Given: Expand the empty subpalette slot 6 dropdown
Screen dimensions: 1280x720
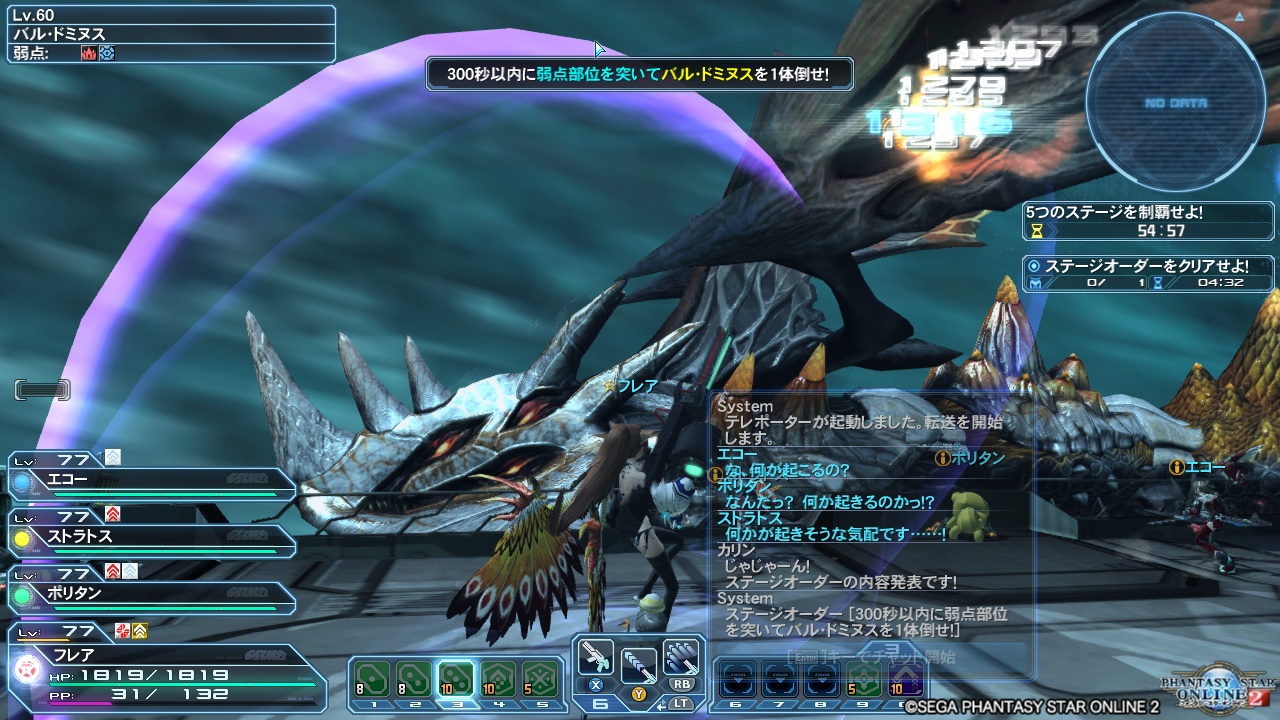Looking at the screenshot, I should pyautogui.click(x=737, y=680).
